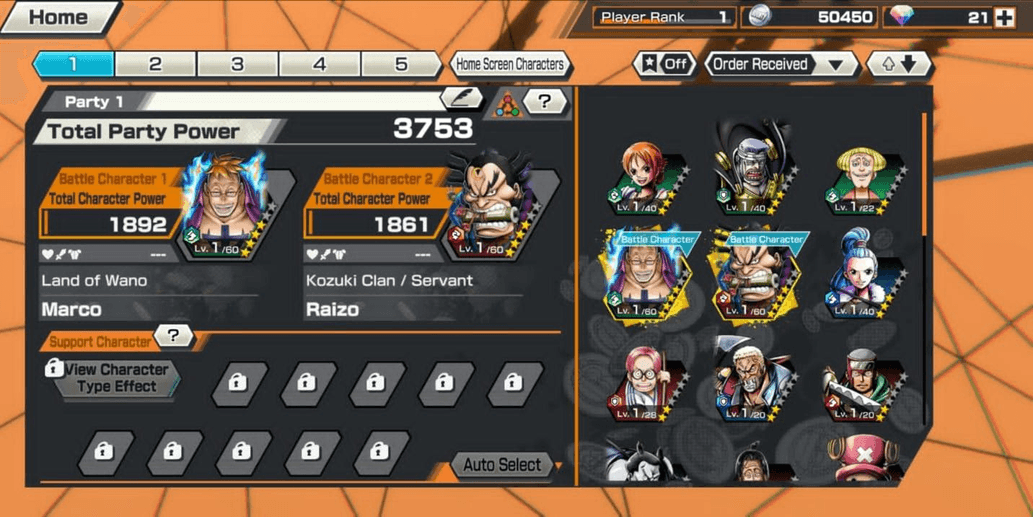Switch to party tab 5
The image size is (1033, 517).
(x=401, y=64)
